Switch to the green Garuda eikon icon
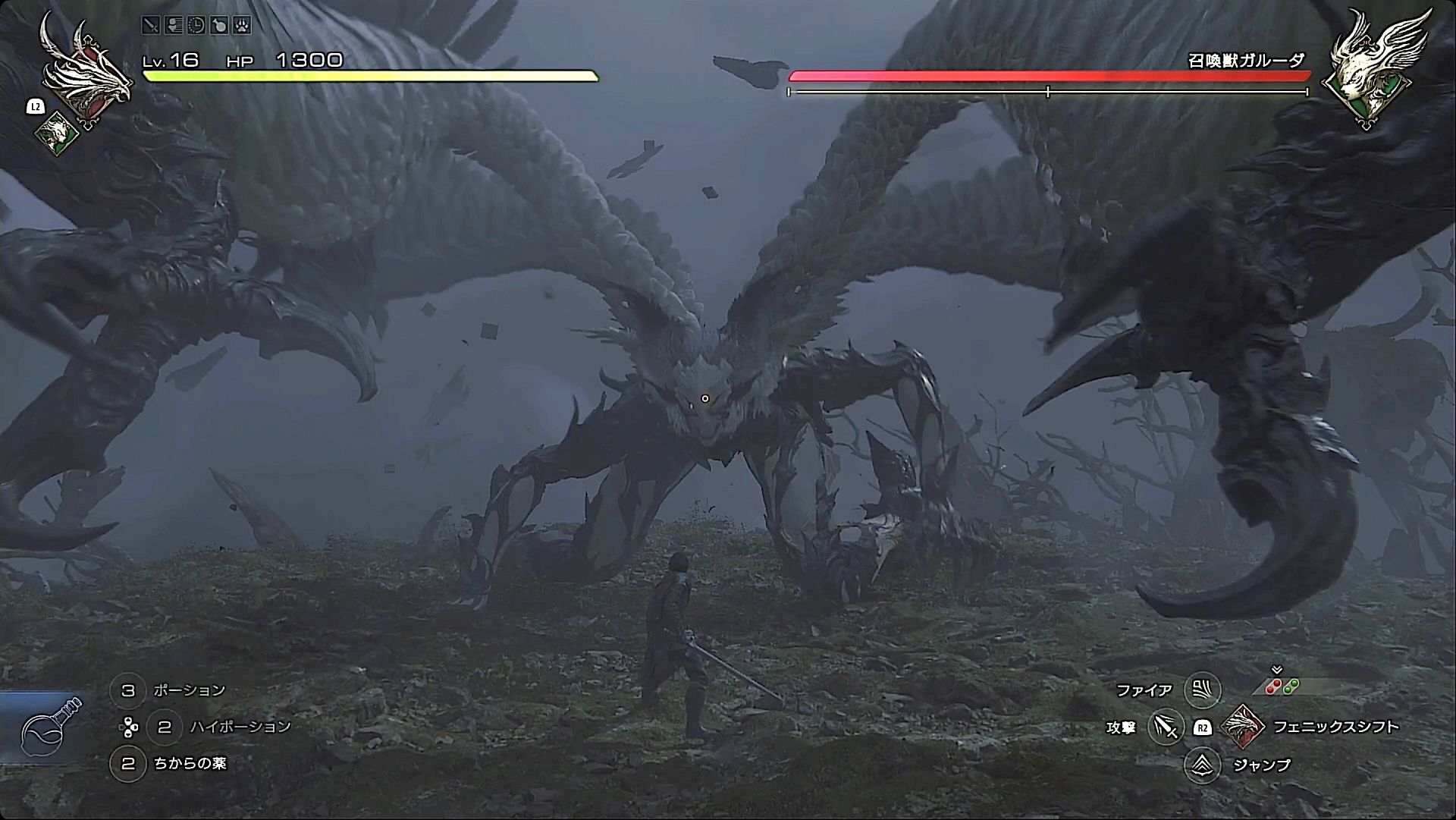 point(58,134)
